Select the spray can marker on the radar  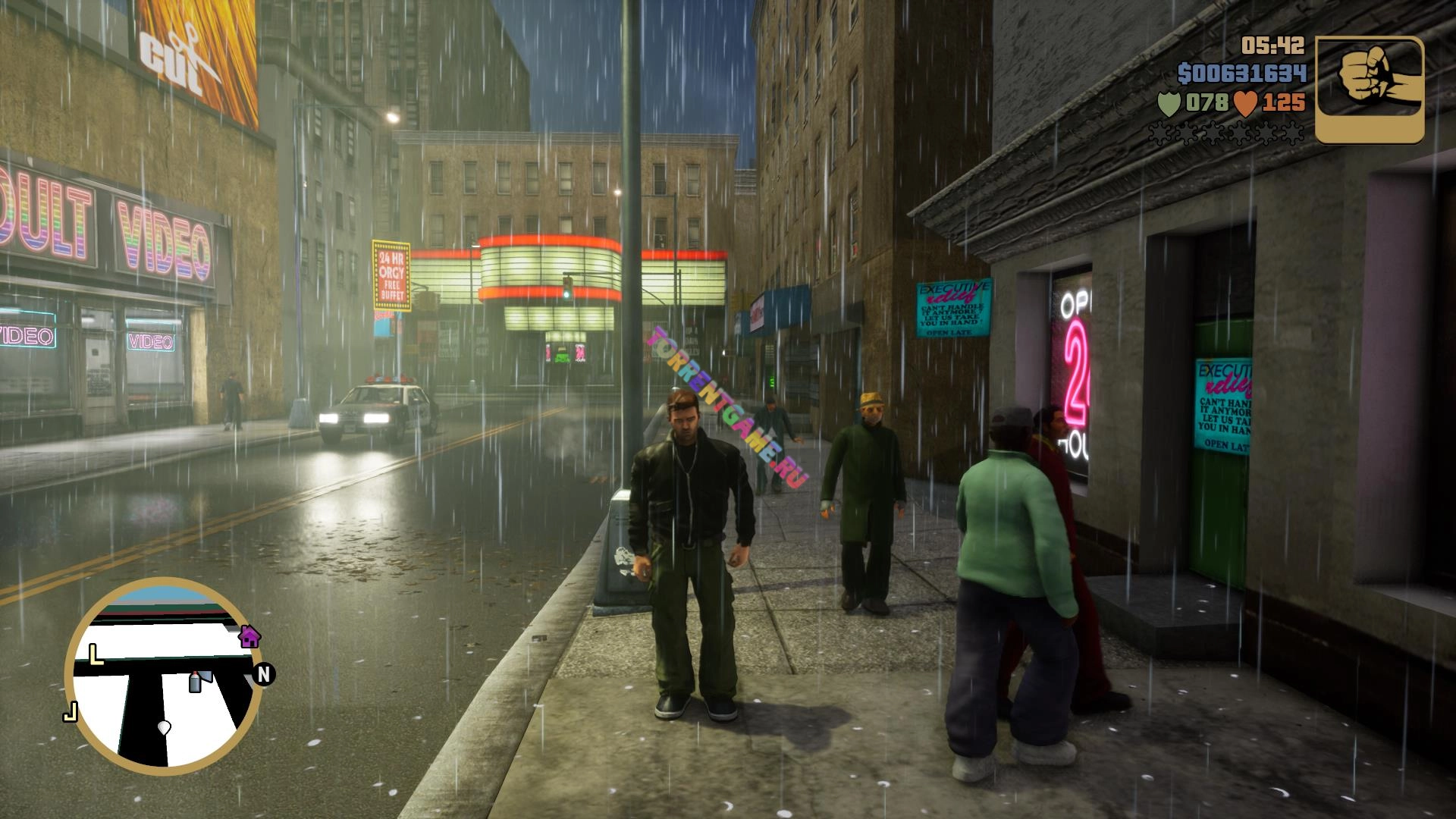(195, 681)
